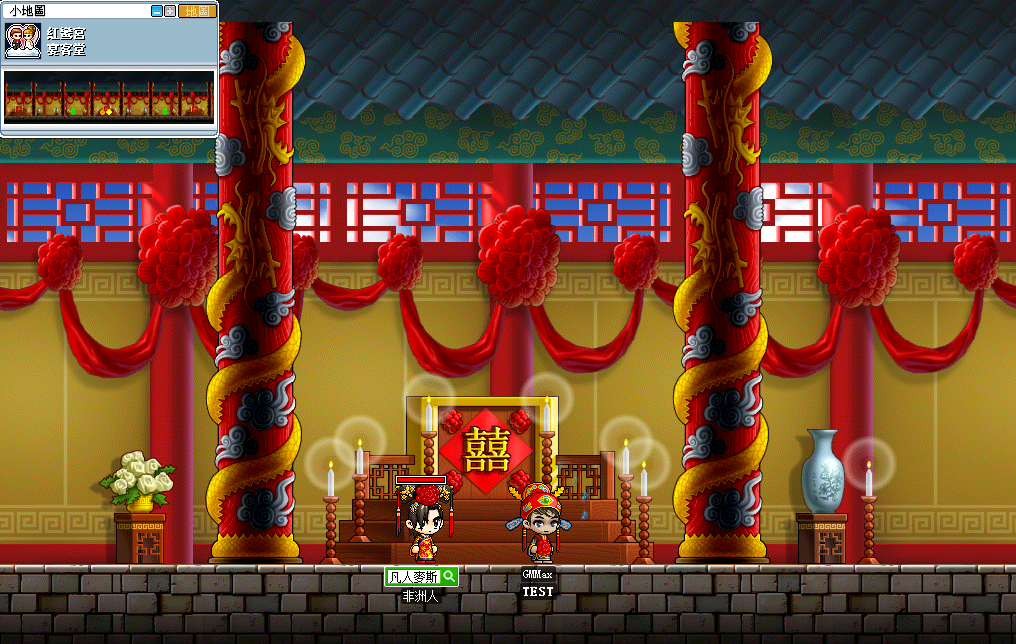
Task: Select the GMMax player name tag
Action: point(538,575)
